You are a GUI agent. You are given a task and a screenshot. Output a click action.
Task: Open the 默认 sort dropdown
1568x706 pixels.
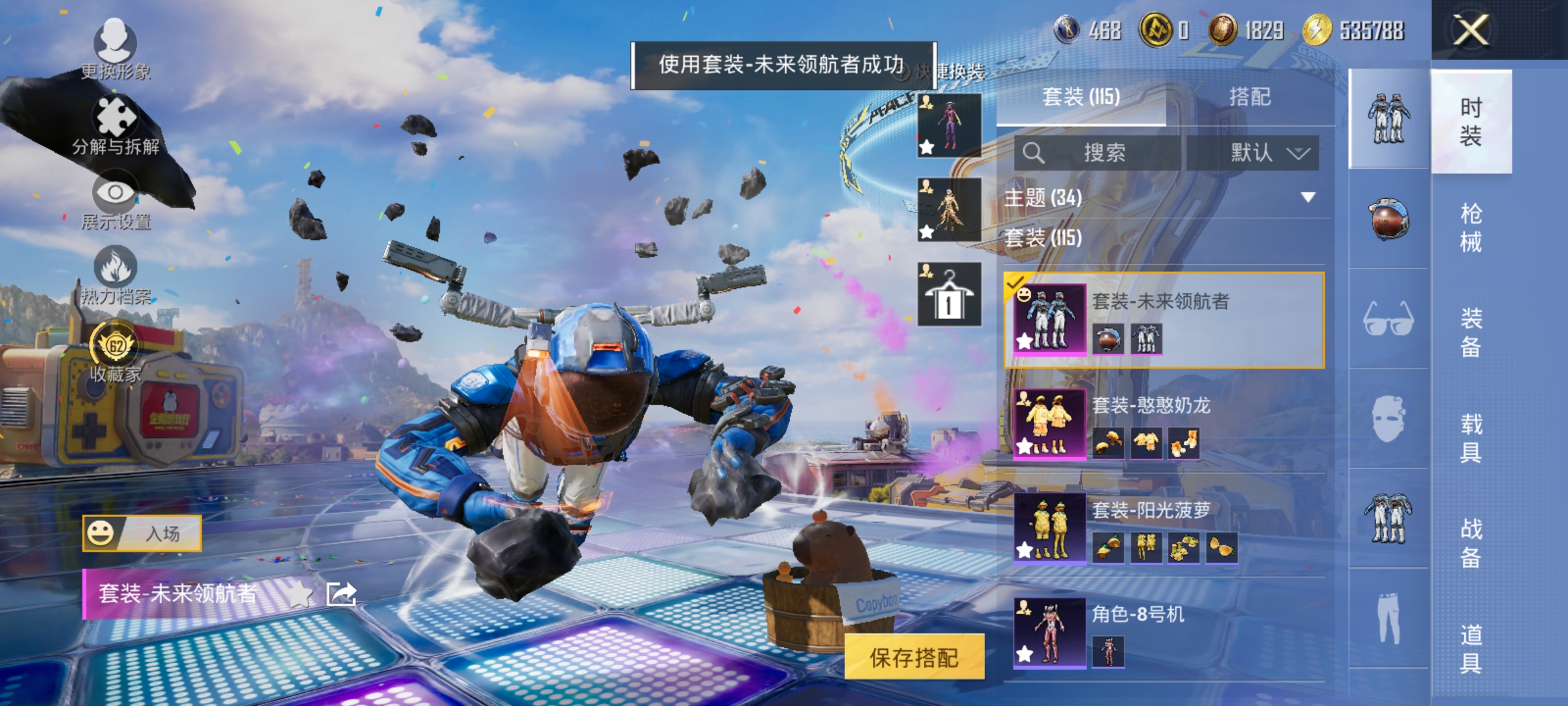pyautogui.click(x=1267, y=152)
